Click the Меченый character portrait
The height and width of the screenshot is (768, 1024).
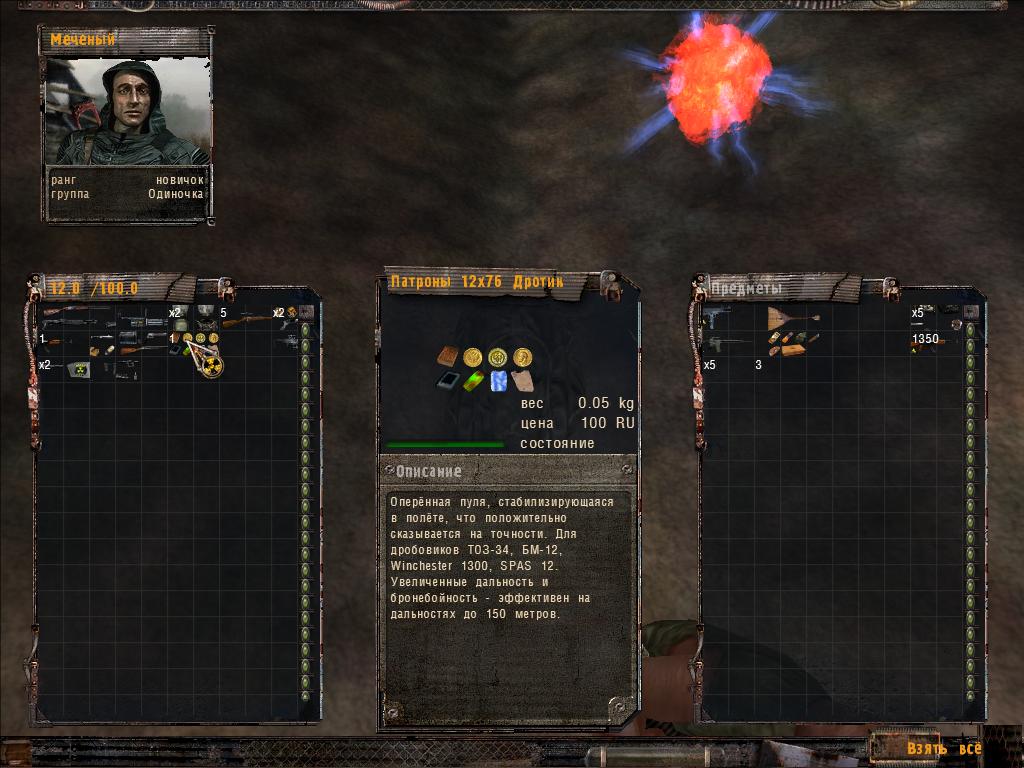[x=127, y=111]
